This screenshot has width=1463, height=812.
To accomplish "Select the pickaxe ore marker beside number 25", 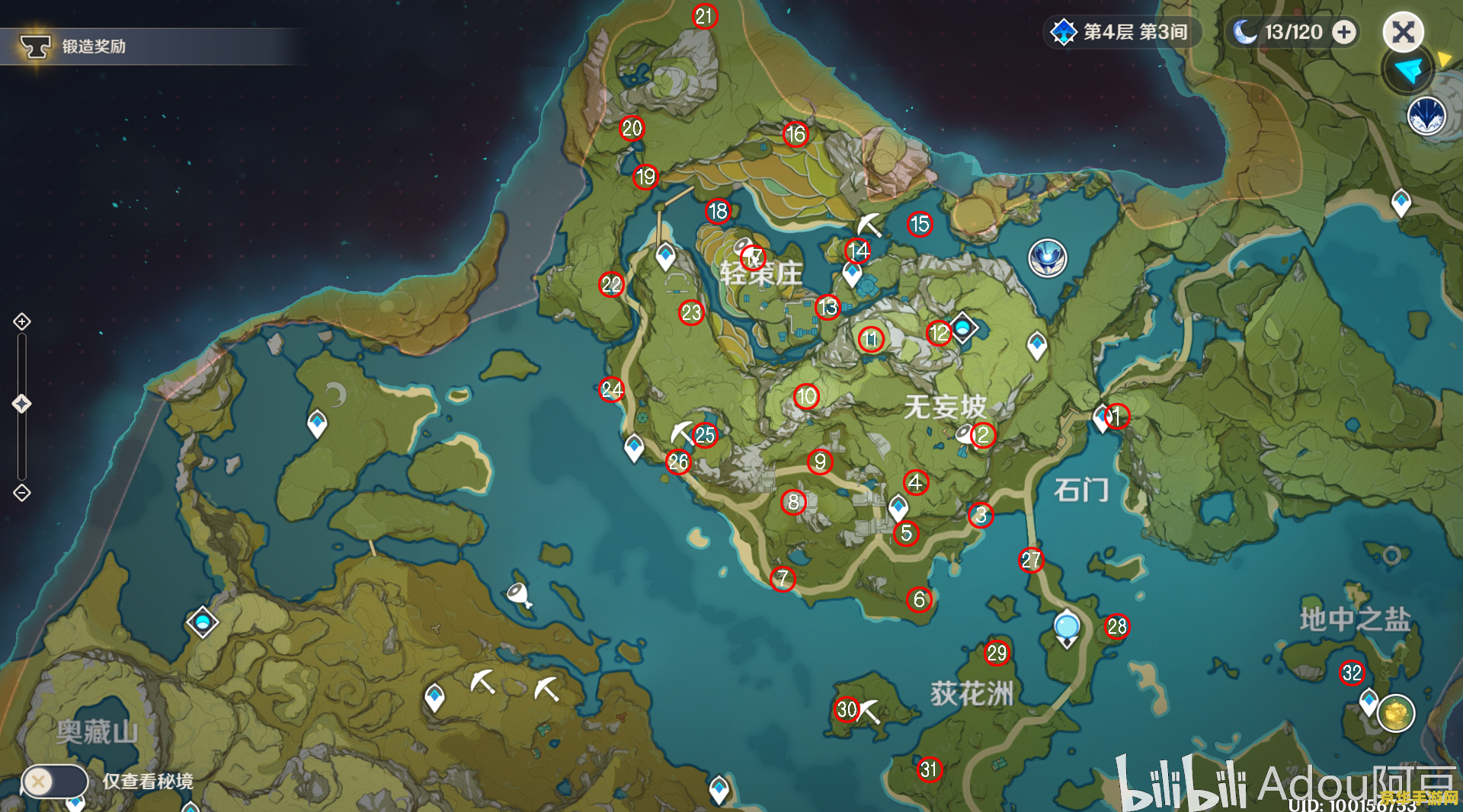I will click(x=680, y=432).
